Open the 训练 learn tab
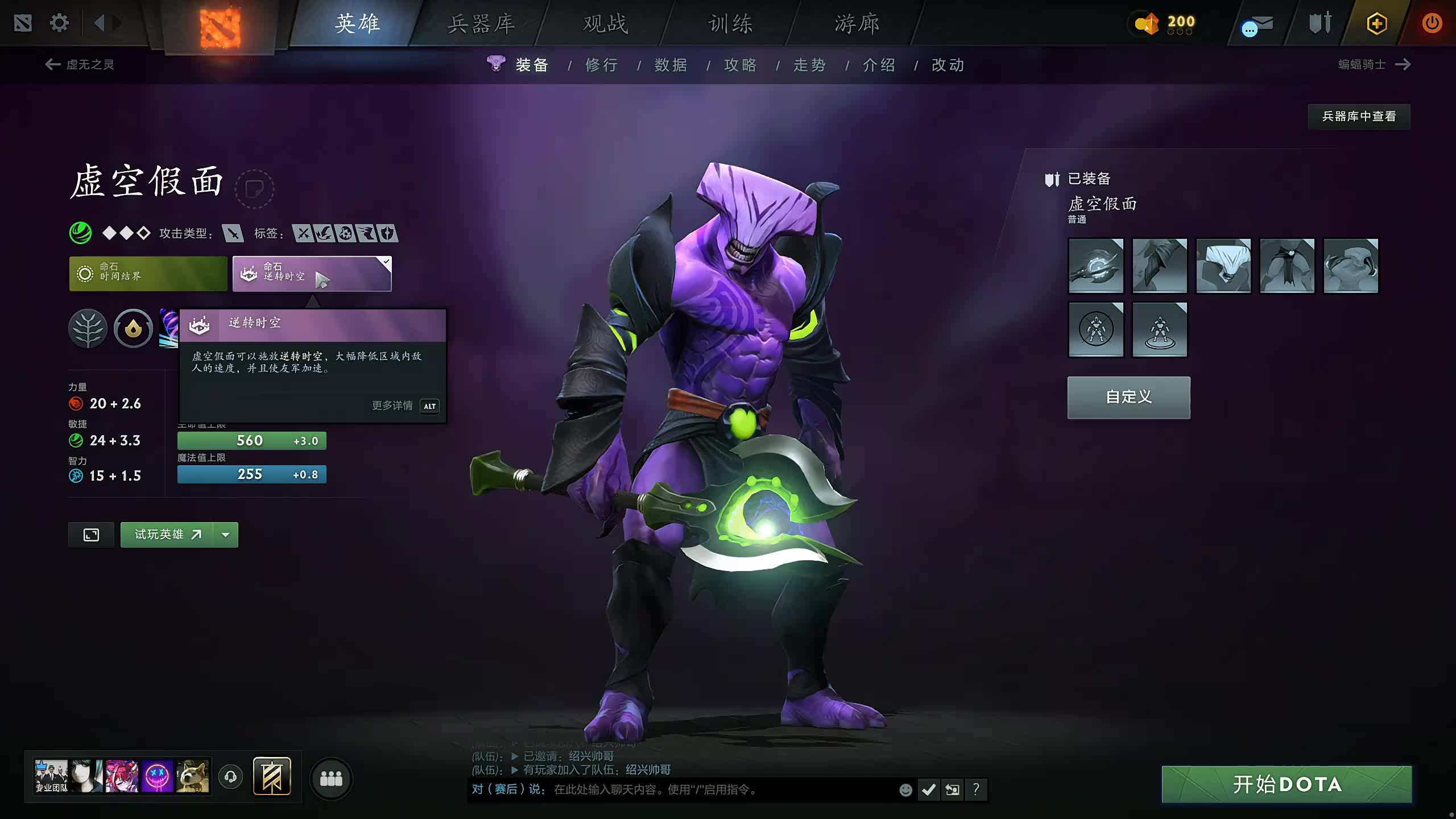The image size is (1456, 819). pyautogui.click(x=730, y=24)
